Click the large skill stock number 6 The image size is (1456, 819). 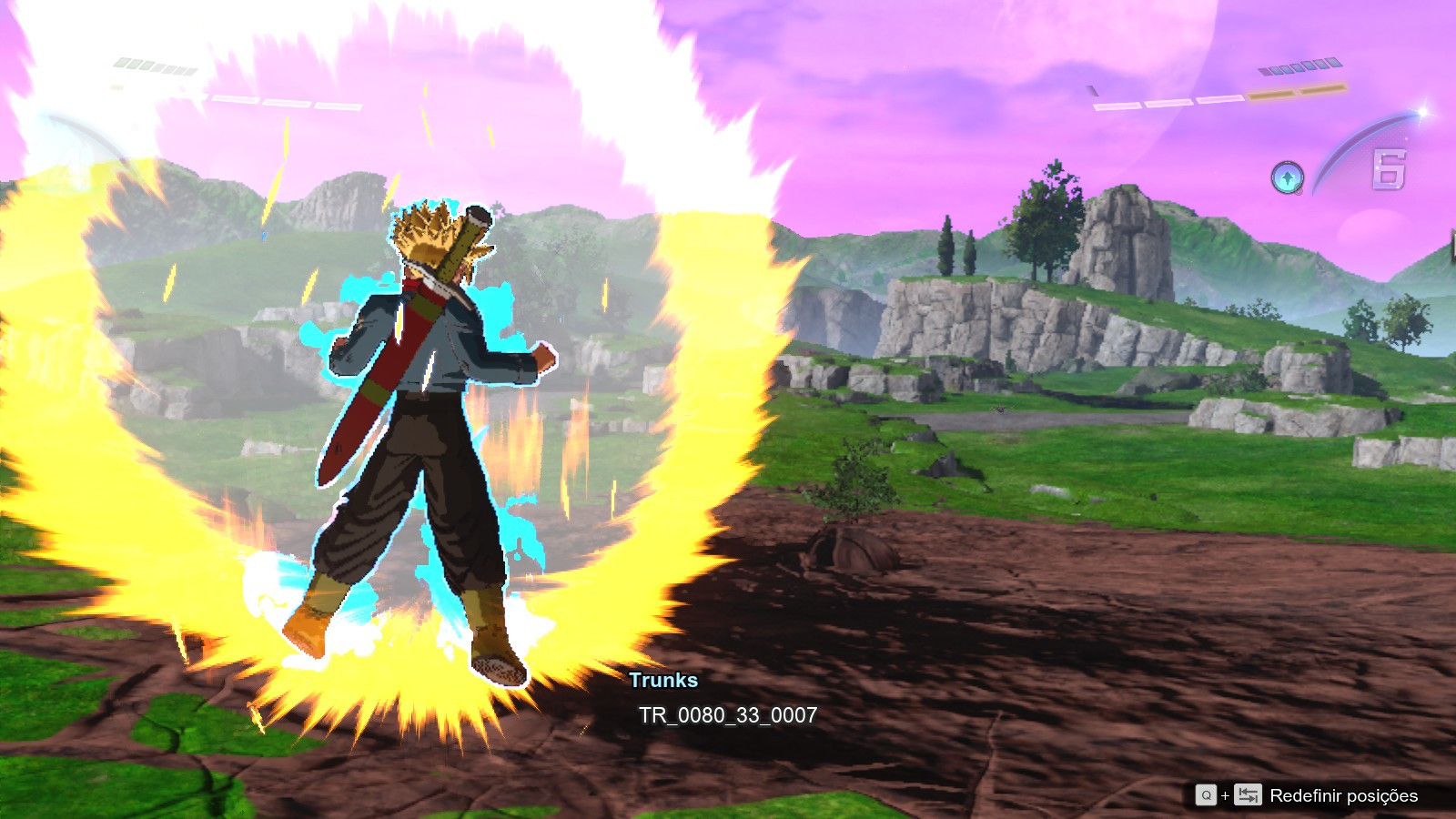click(x=1390, y=169)
